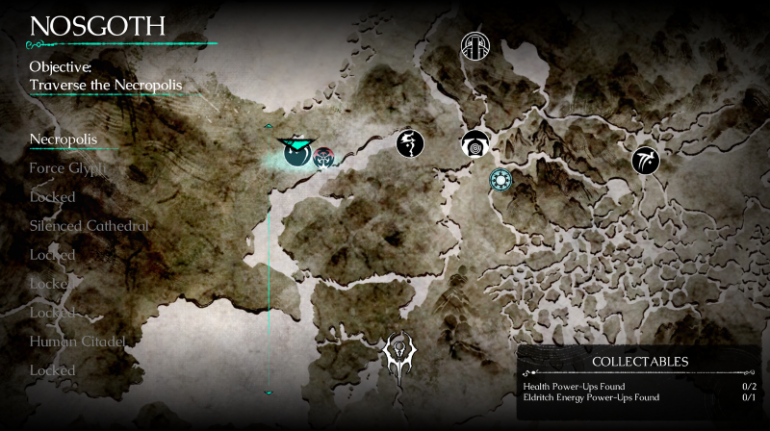Pick the Human Citadel entry
The height and width of the screenshot is (431, 770).
click(x=79, y=341)
